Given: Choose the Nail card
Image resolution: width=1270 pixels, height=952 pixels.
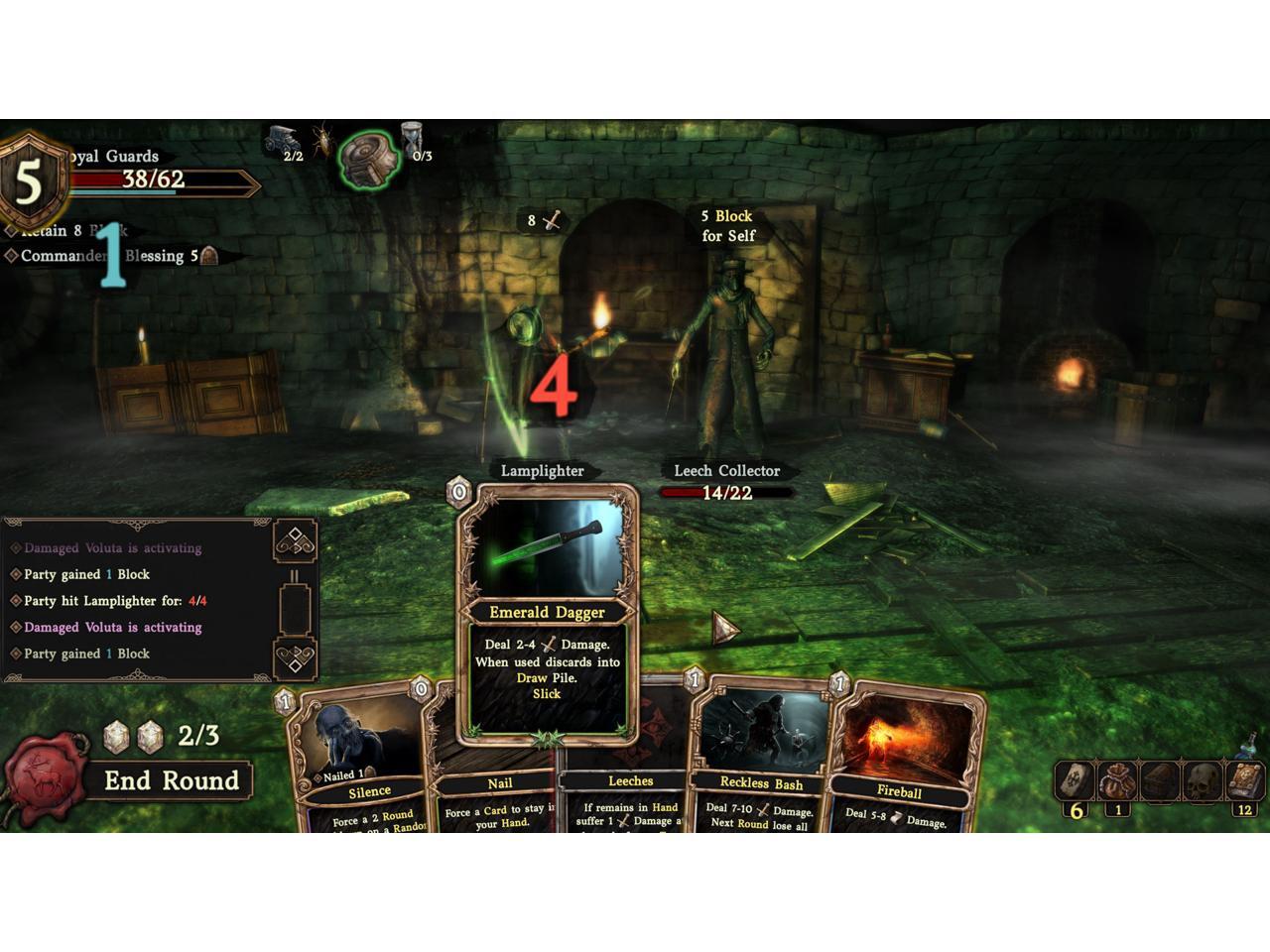Looking at the screenshot, I should pos(499,783).
